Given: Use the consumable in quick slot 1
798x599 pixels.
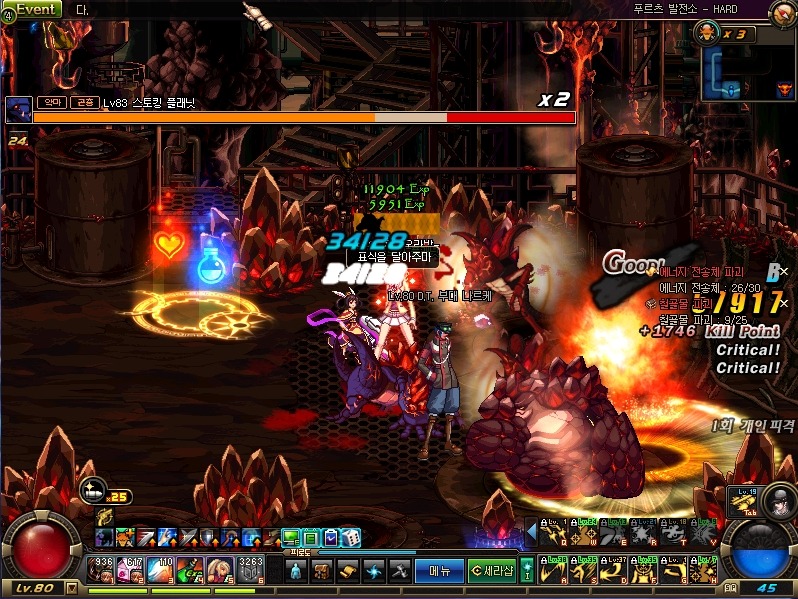Looking at the screenshot, I should [x=101, y=569].
